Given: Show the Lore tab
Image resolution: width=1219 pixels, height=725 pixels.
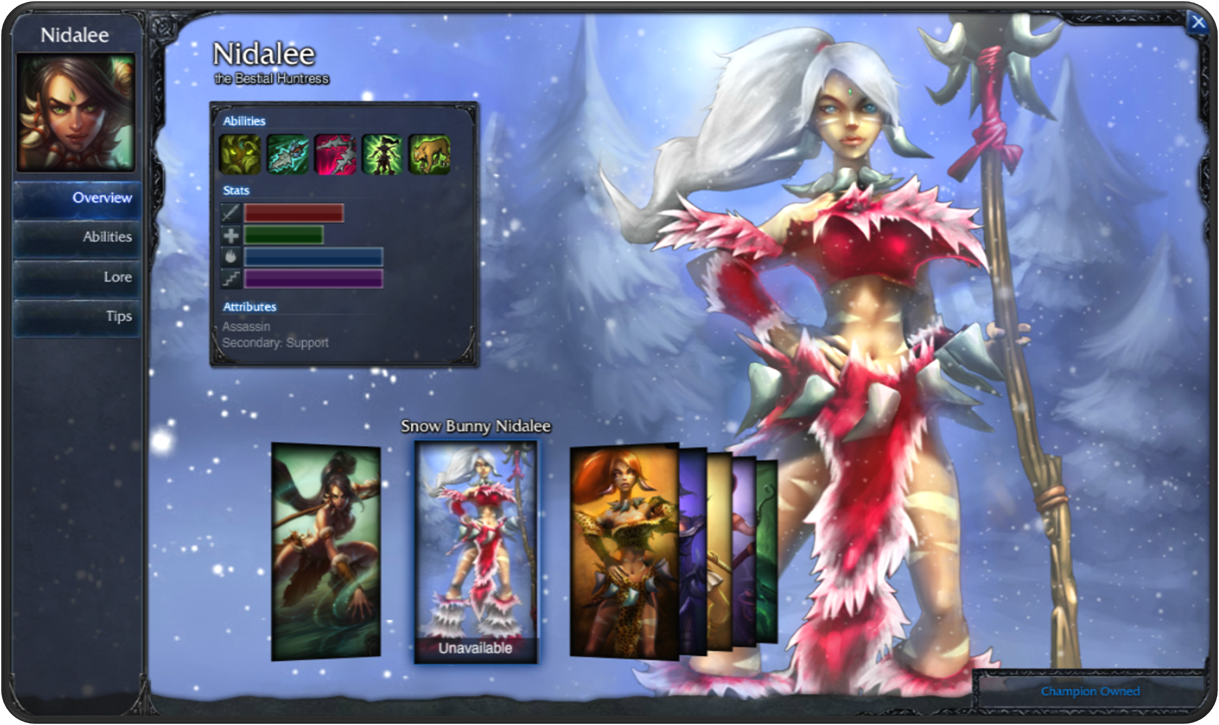Looking at the screenshot, I should 77,277.
